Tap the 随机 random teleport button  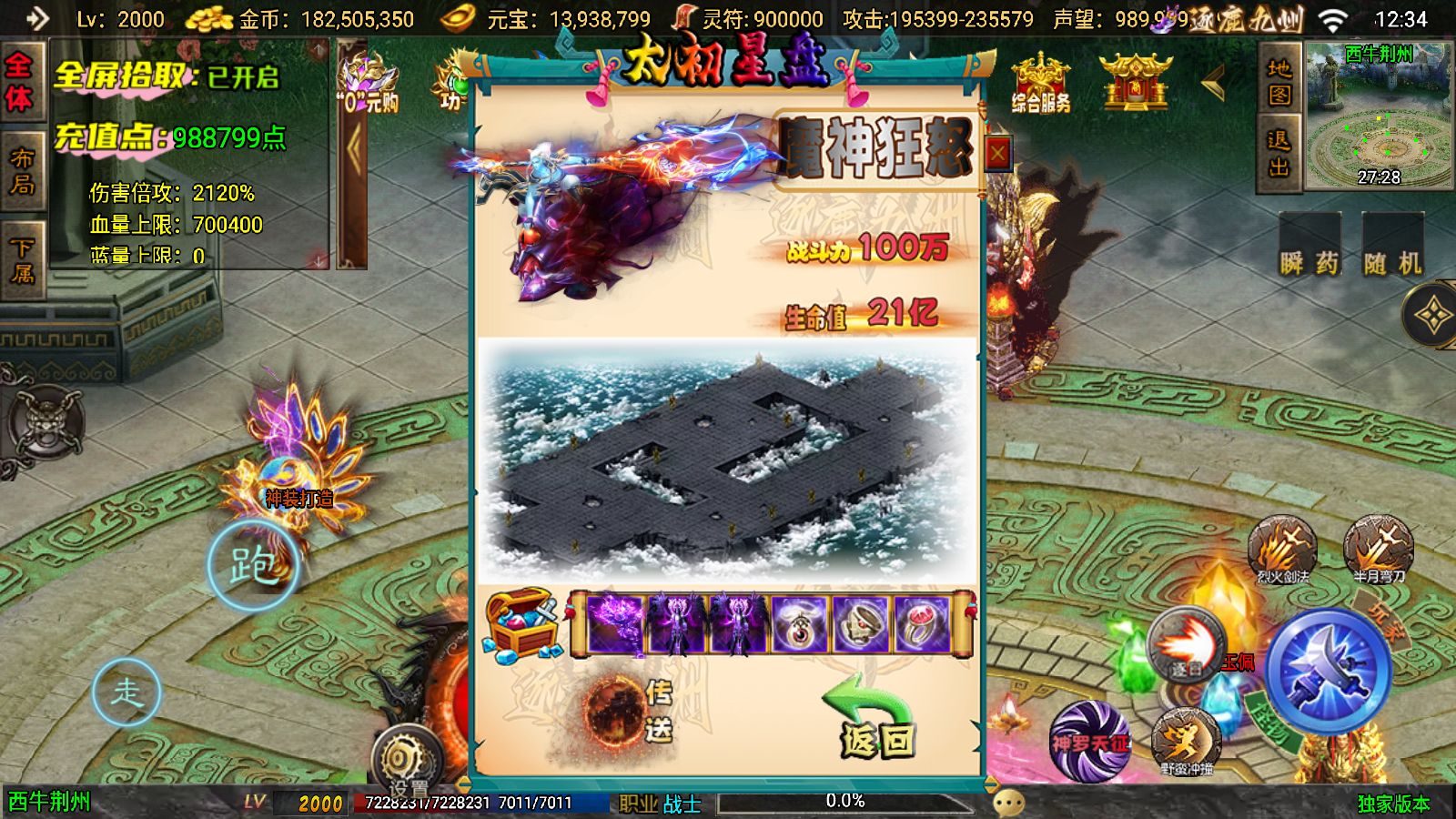point(1392,248)
